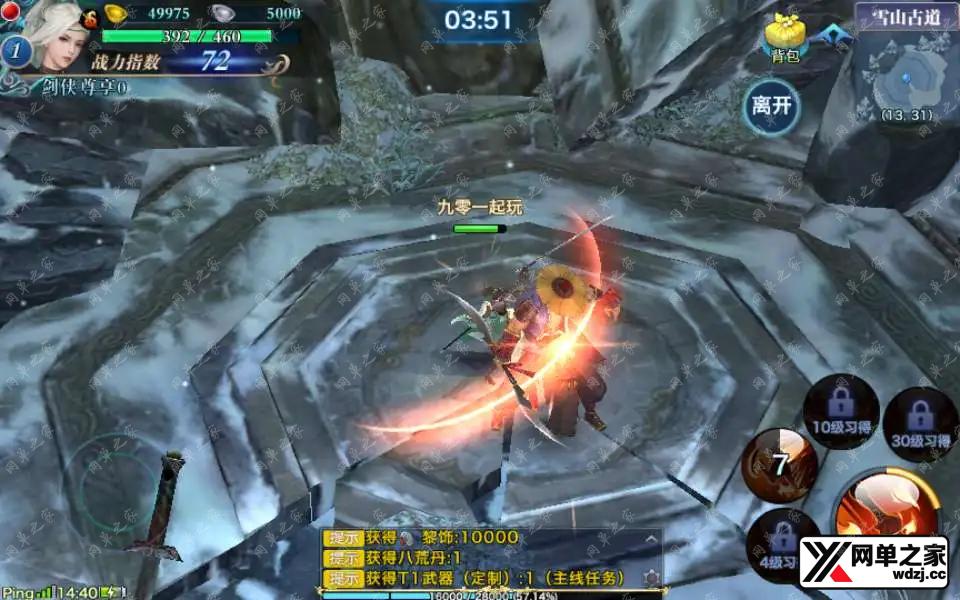Open the 背包 backpack
Viewport: 960px width, 600px height.
[786, 40]
